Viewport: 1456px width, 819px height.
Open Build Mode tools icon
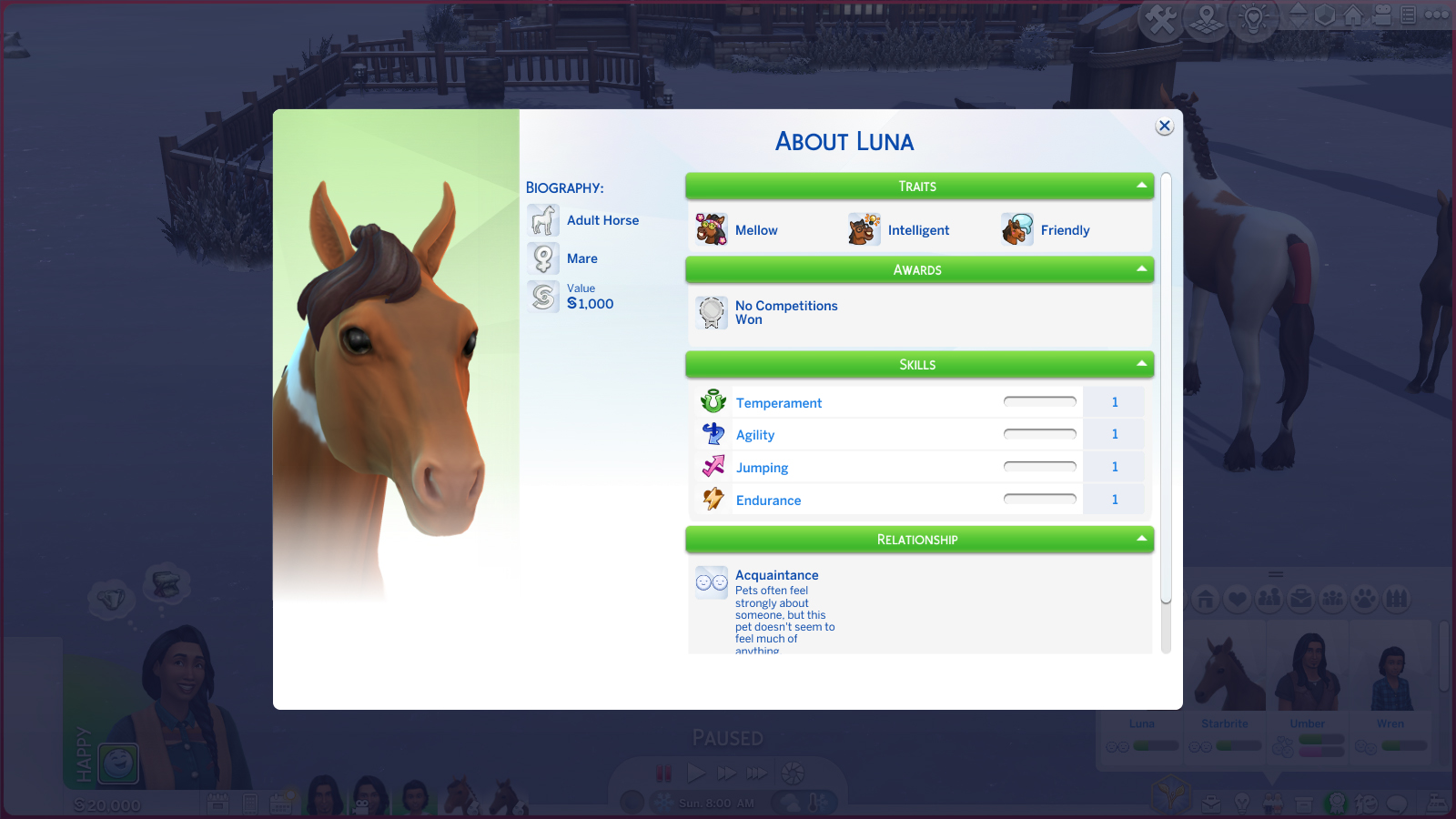point(1161,19)
